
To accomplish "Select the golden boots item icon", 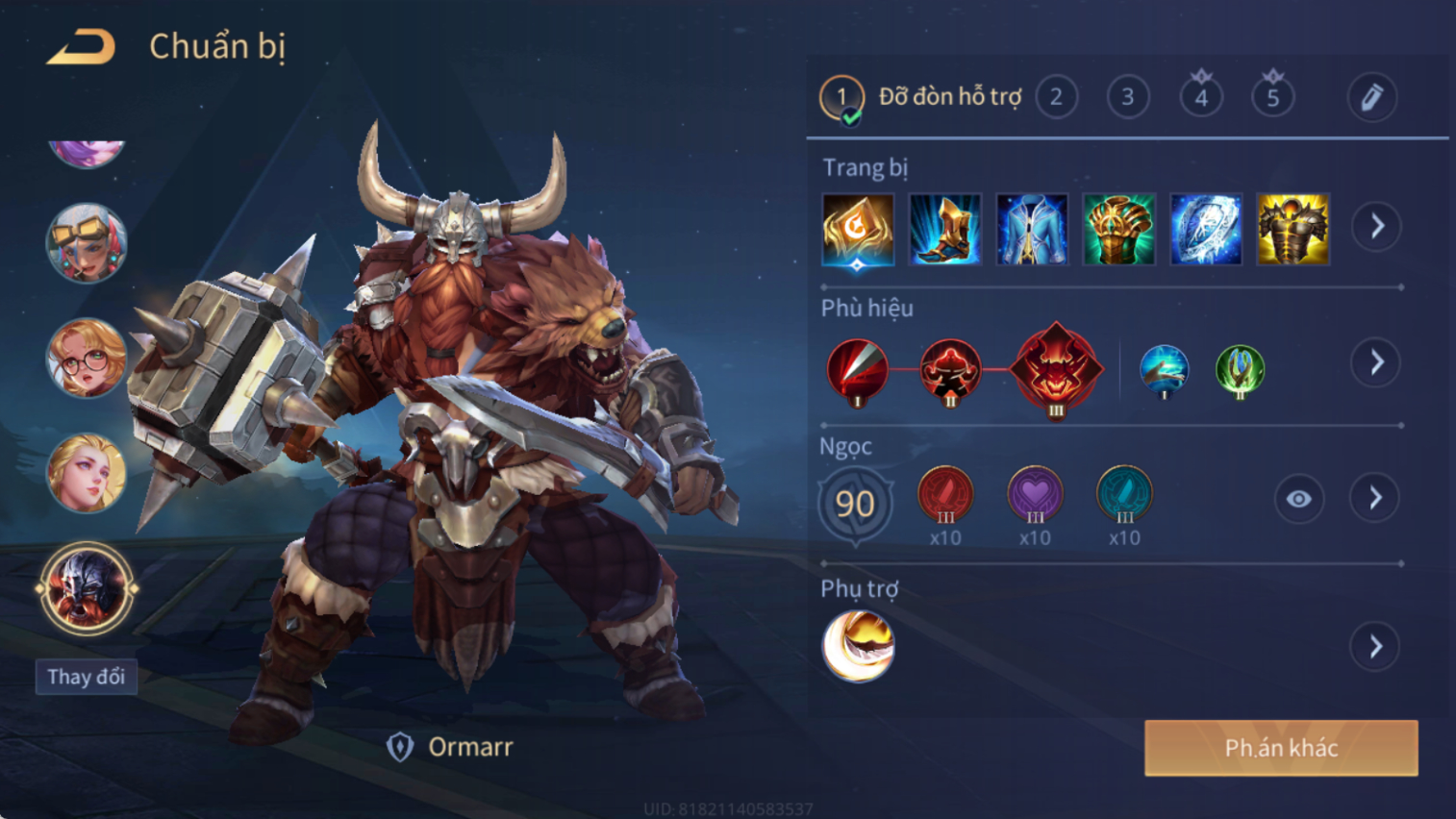I will [944, 229].
